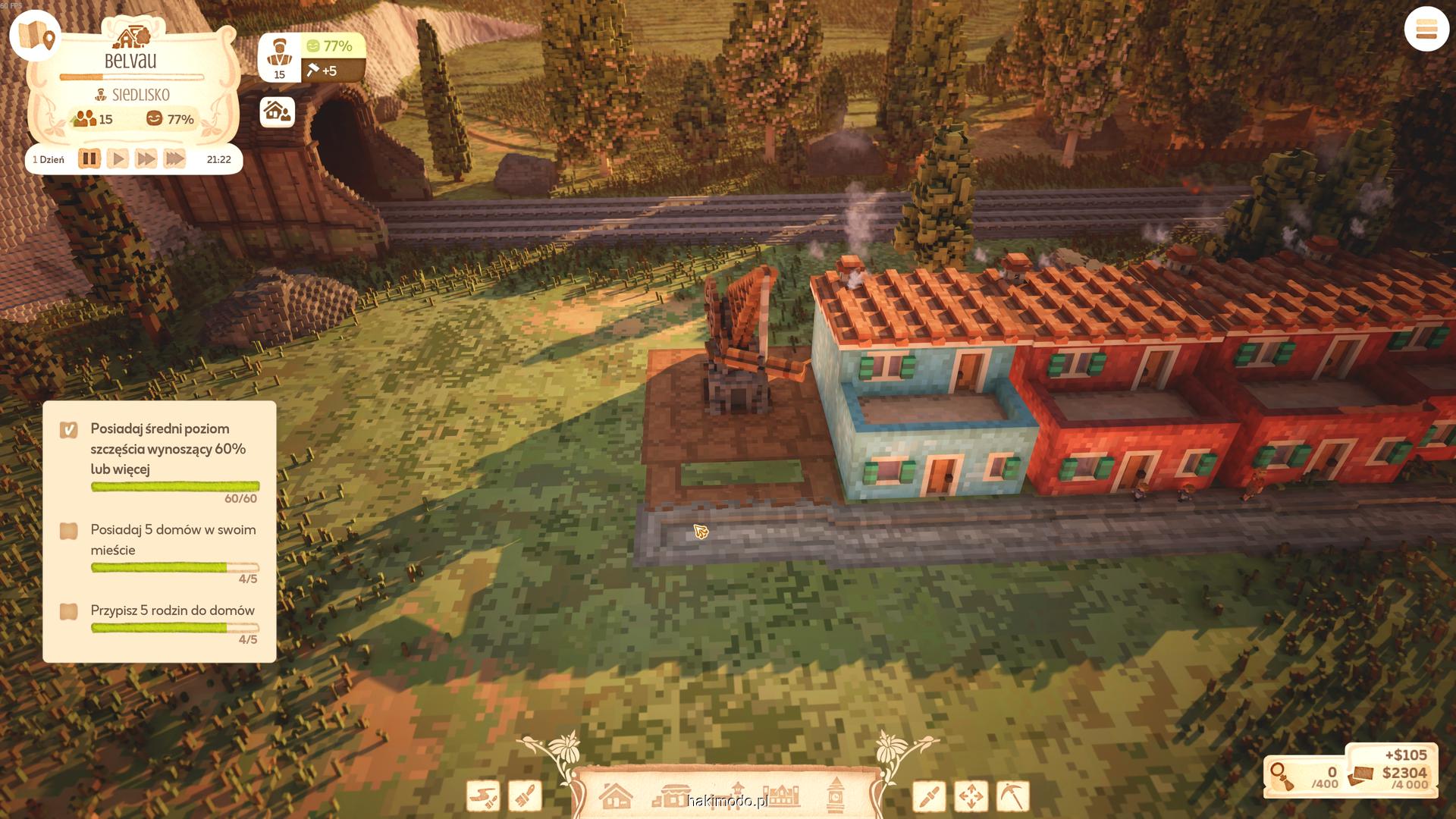1456x819 pixels.
Task: Select the move arrows tool
Action: 971,796
